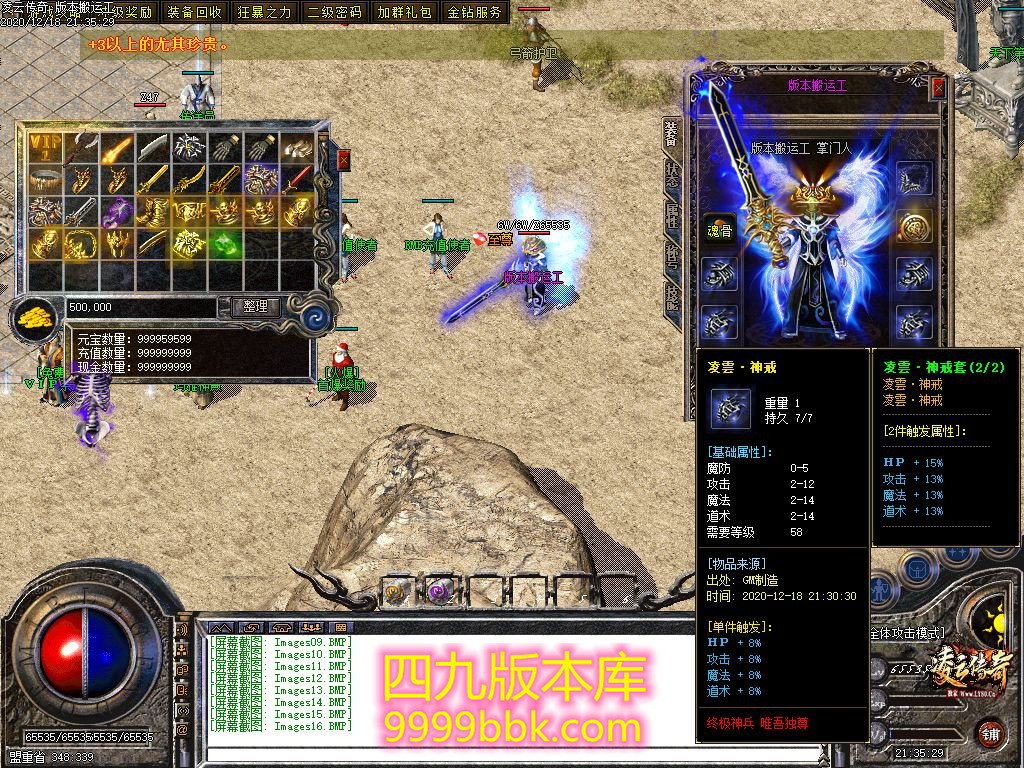Open the 二级密码 secondary password menu
Image resolution: width=1024 pixels, height=768 pixels.
(x=334, y=12)
